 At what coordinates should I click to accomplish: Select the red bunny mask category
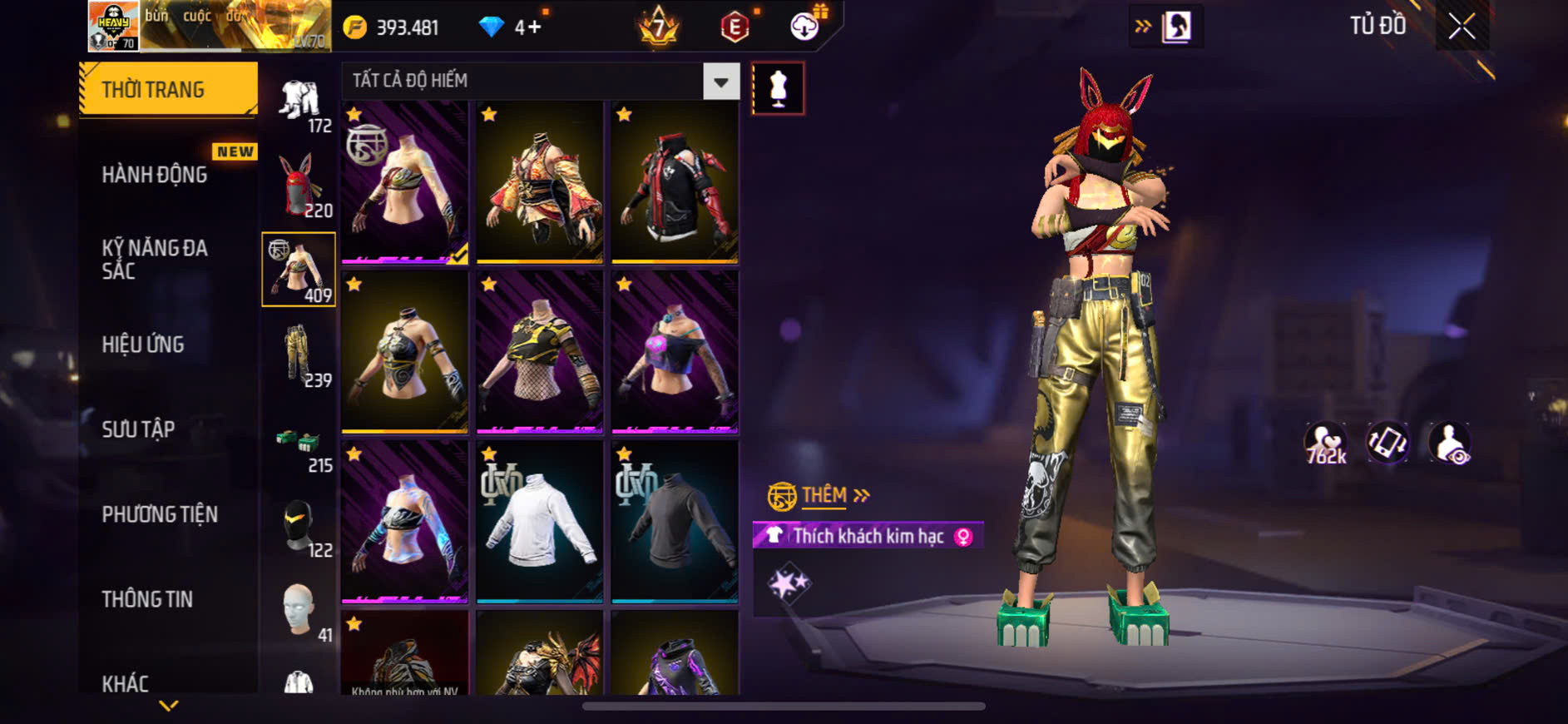coord(299,186)
